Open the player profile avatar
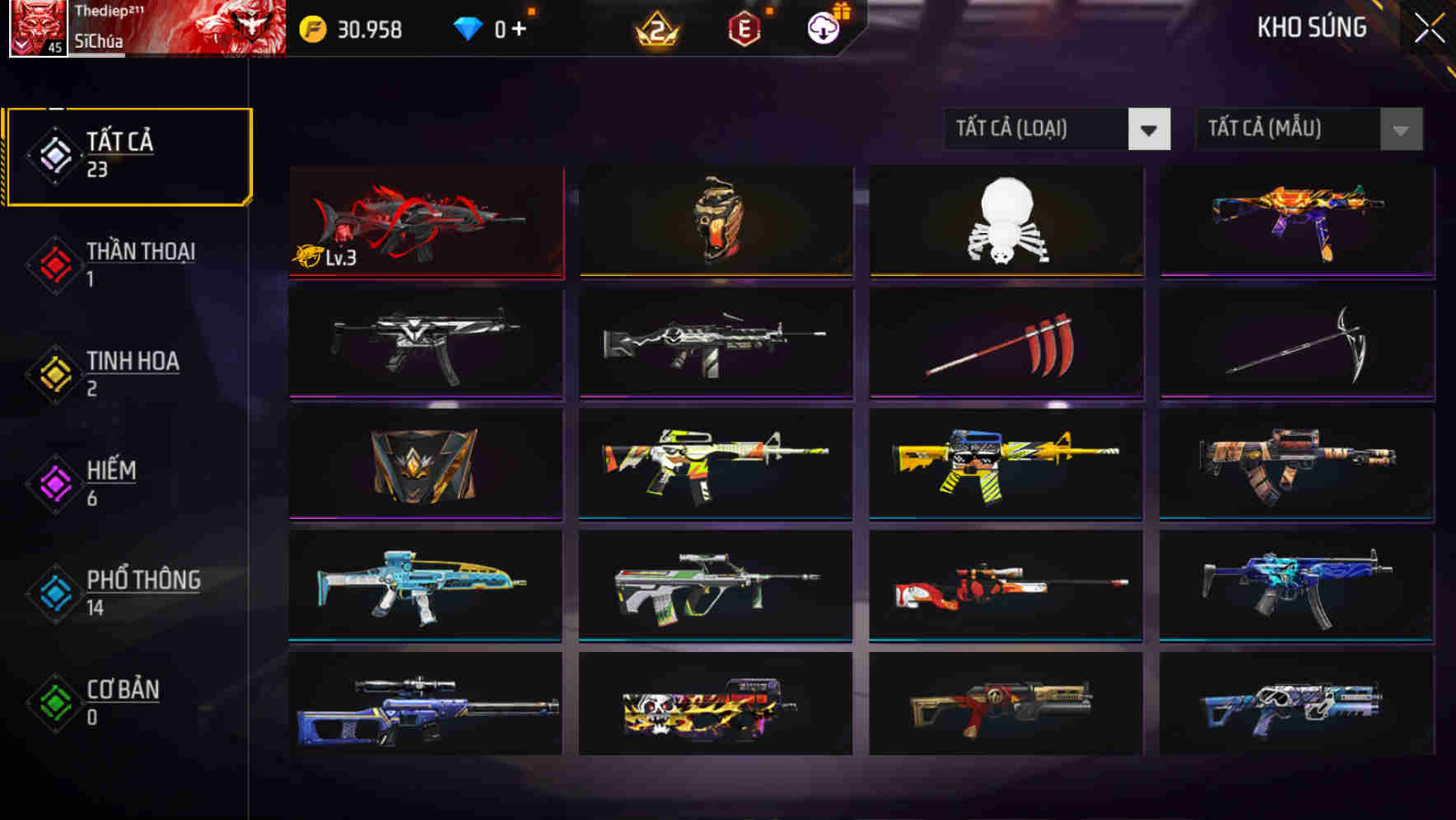 click(36, 30)
